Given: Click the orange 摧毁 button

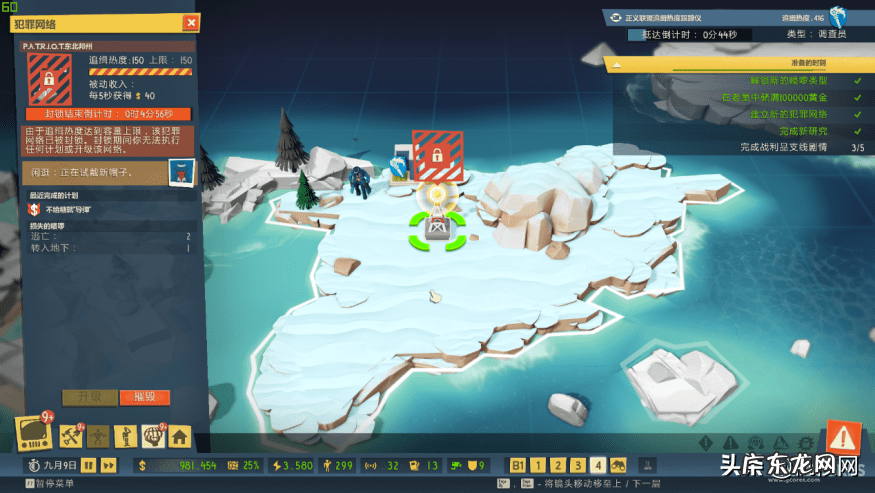Looking at the screenshot, I should (144, 397).
